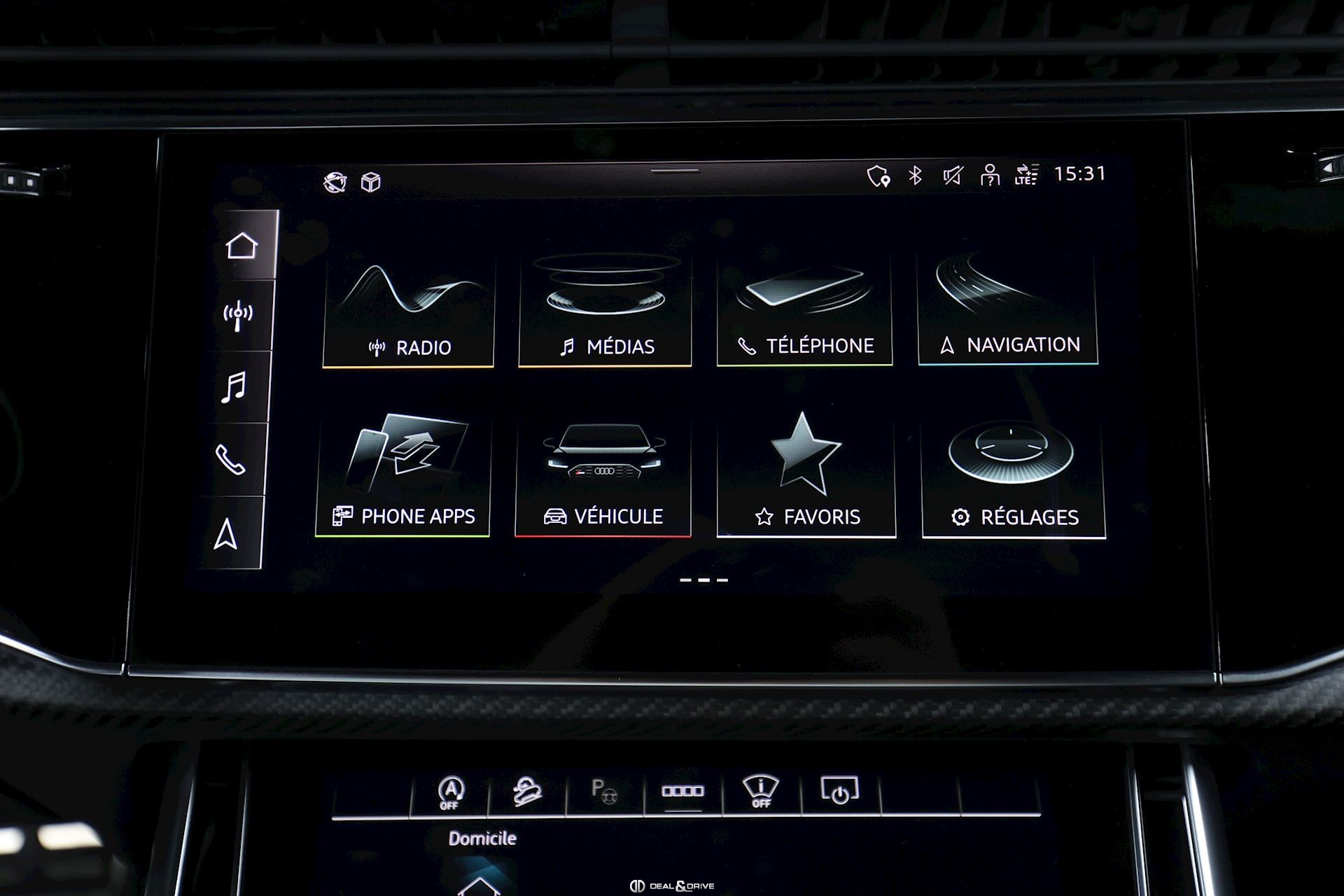Viewport: 1344px width, 896px height.
Task: Switch off the display with the screen power button
Action: (x=839, y=791)
